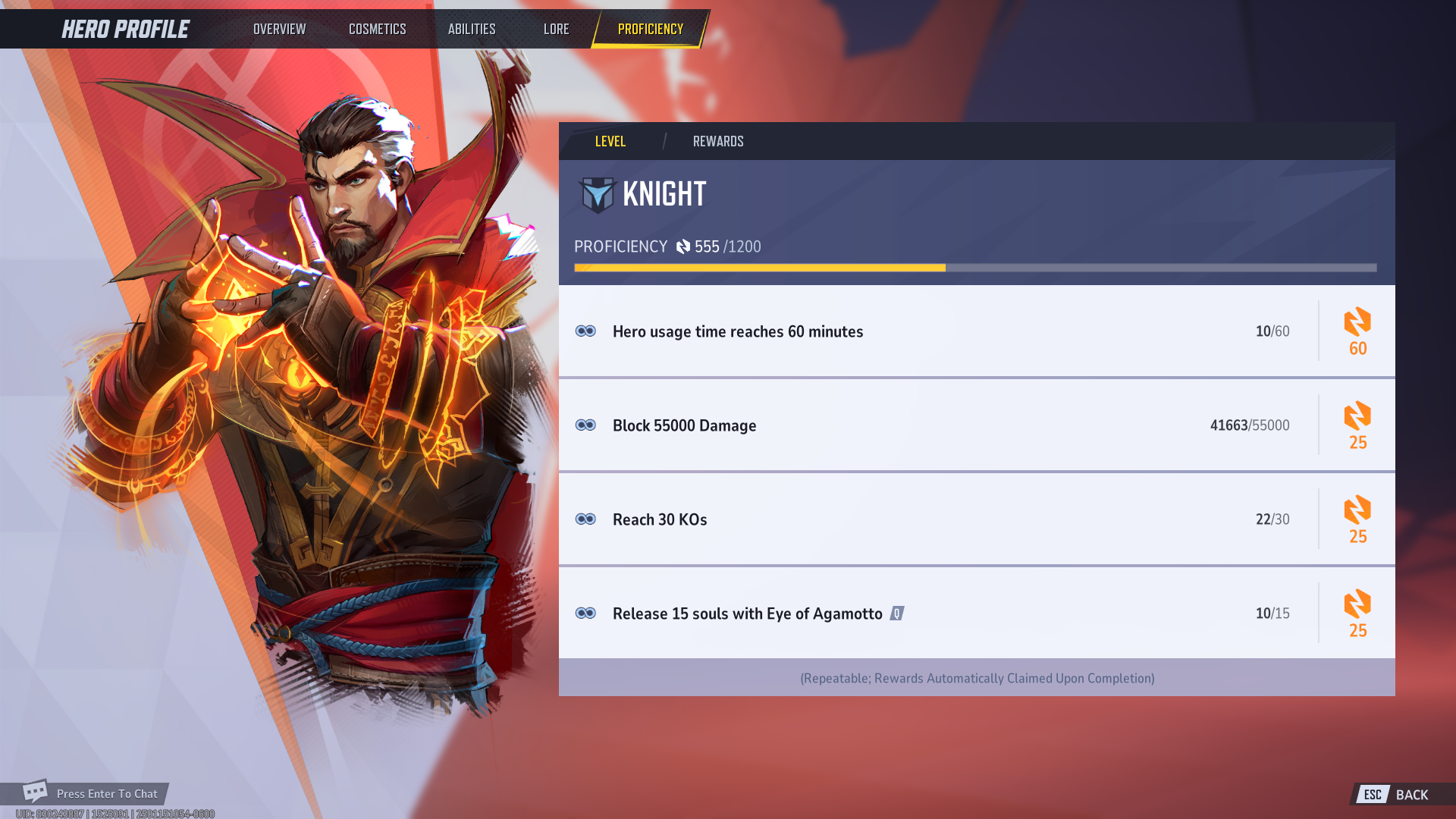Screen dimensions: 1456x819
Task: Select the proficiency currency icon beside 555
Action: pyautogui.click(x=685, y=246)
